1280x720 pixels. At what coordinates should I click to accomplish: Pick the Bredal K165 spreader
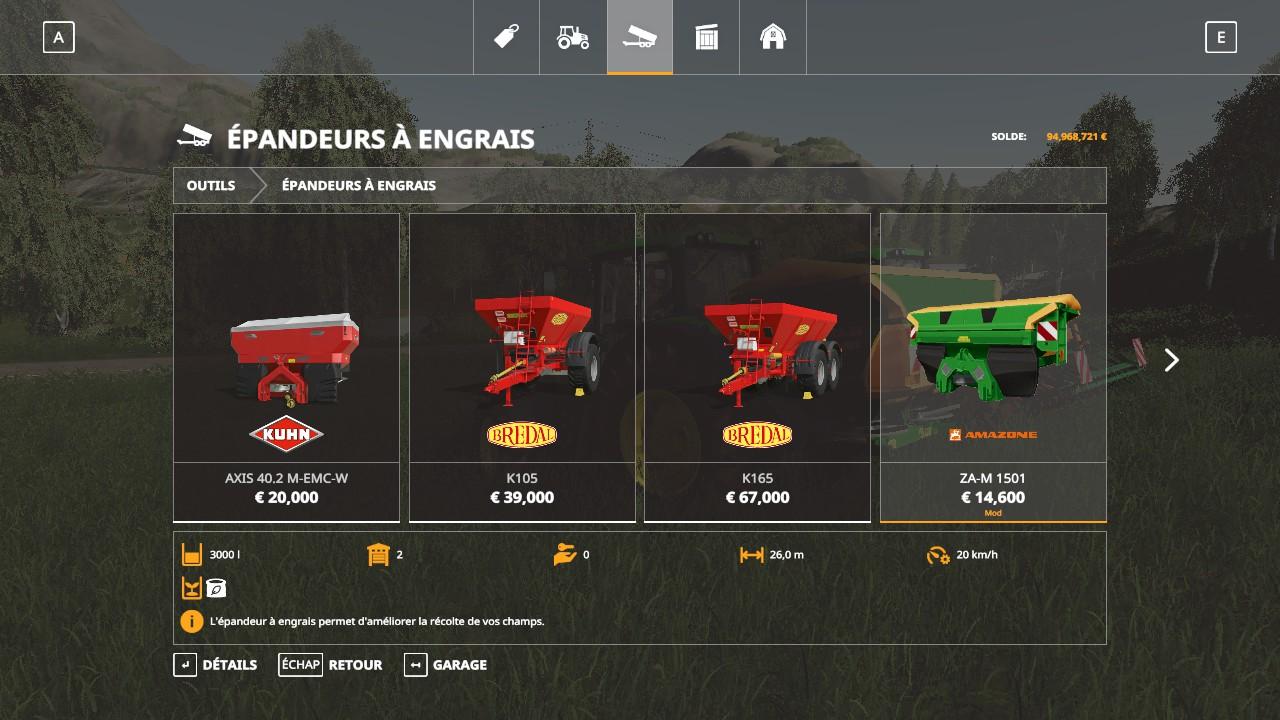(757, 367)
